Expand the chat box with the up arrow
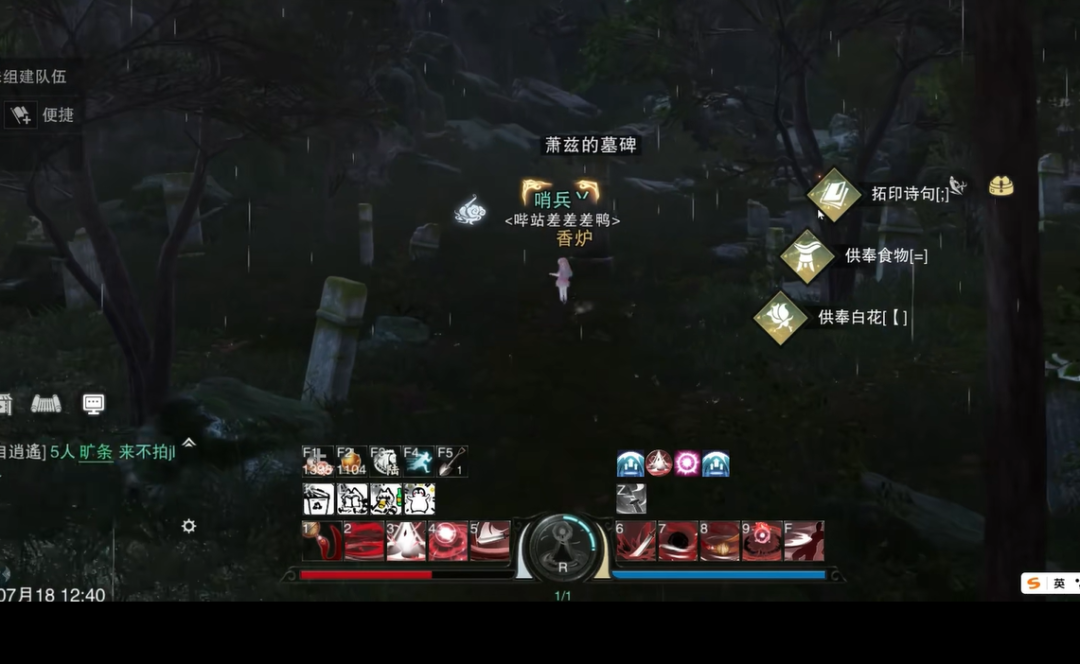This screenshot has width=1080, height=664. click(188, 442)
